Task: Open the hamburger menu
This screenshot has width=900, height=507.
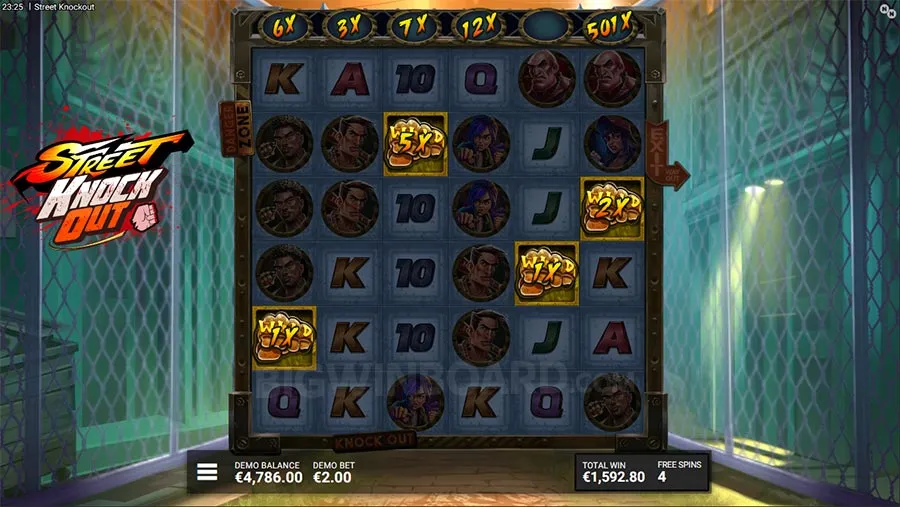Action: point(207,472)
